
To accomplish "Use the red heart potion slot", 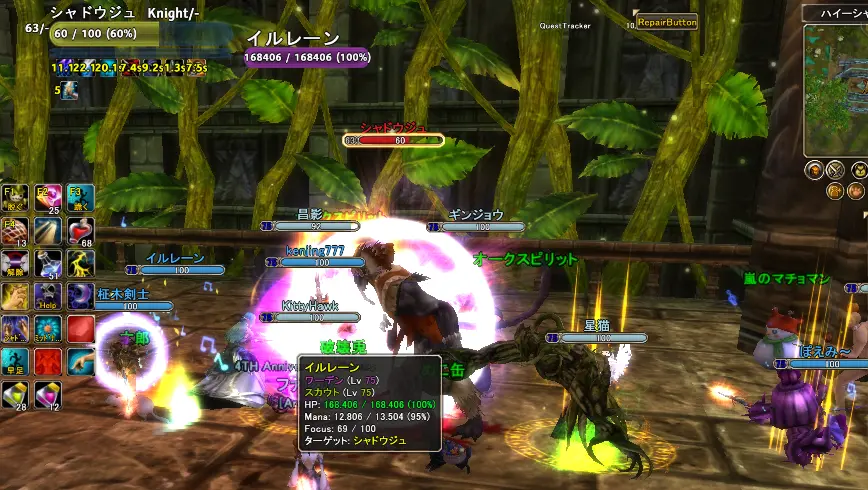I will click(x=81, y=230).
